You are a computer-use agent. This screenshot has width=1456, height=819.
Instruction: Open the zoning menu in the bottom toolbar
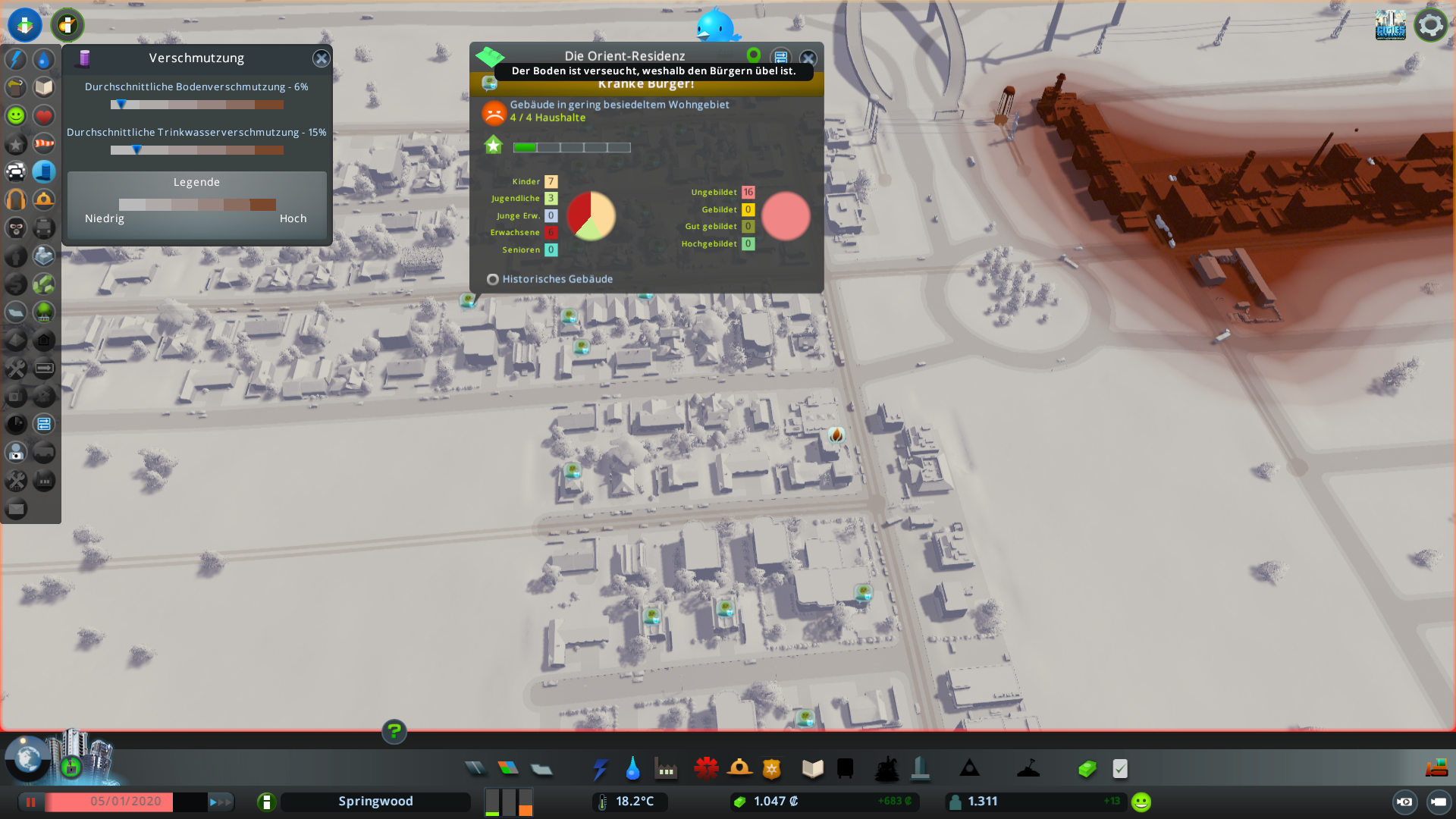click(x=509, y=768)
